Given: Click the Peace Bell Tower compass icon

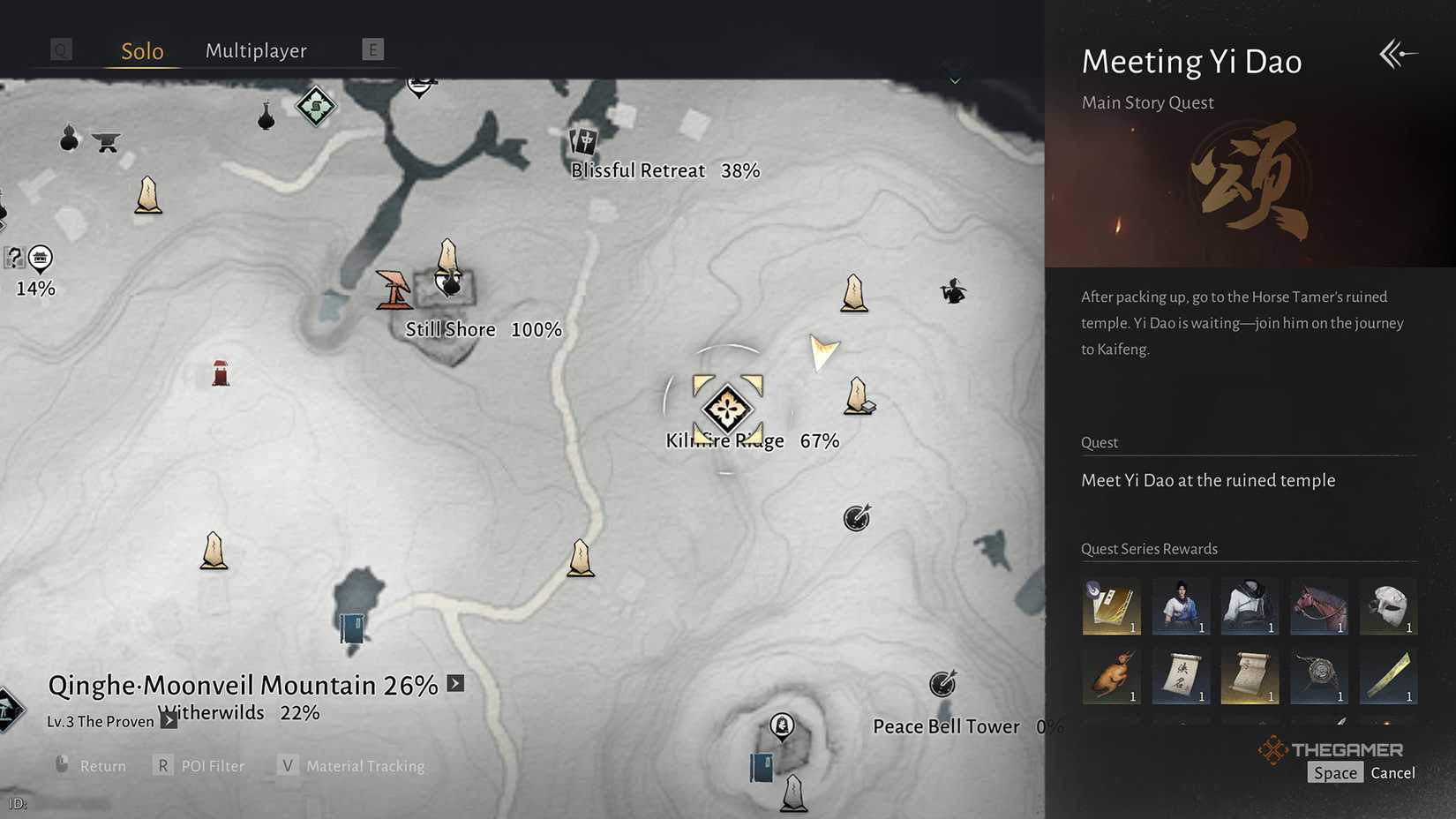Looking at the screenshot, I should click(942, 684).
